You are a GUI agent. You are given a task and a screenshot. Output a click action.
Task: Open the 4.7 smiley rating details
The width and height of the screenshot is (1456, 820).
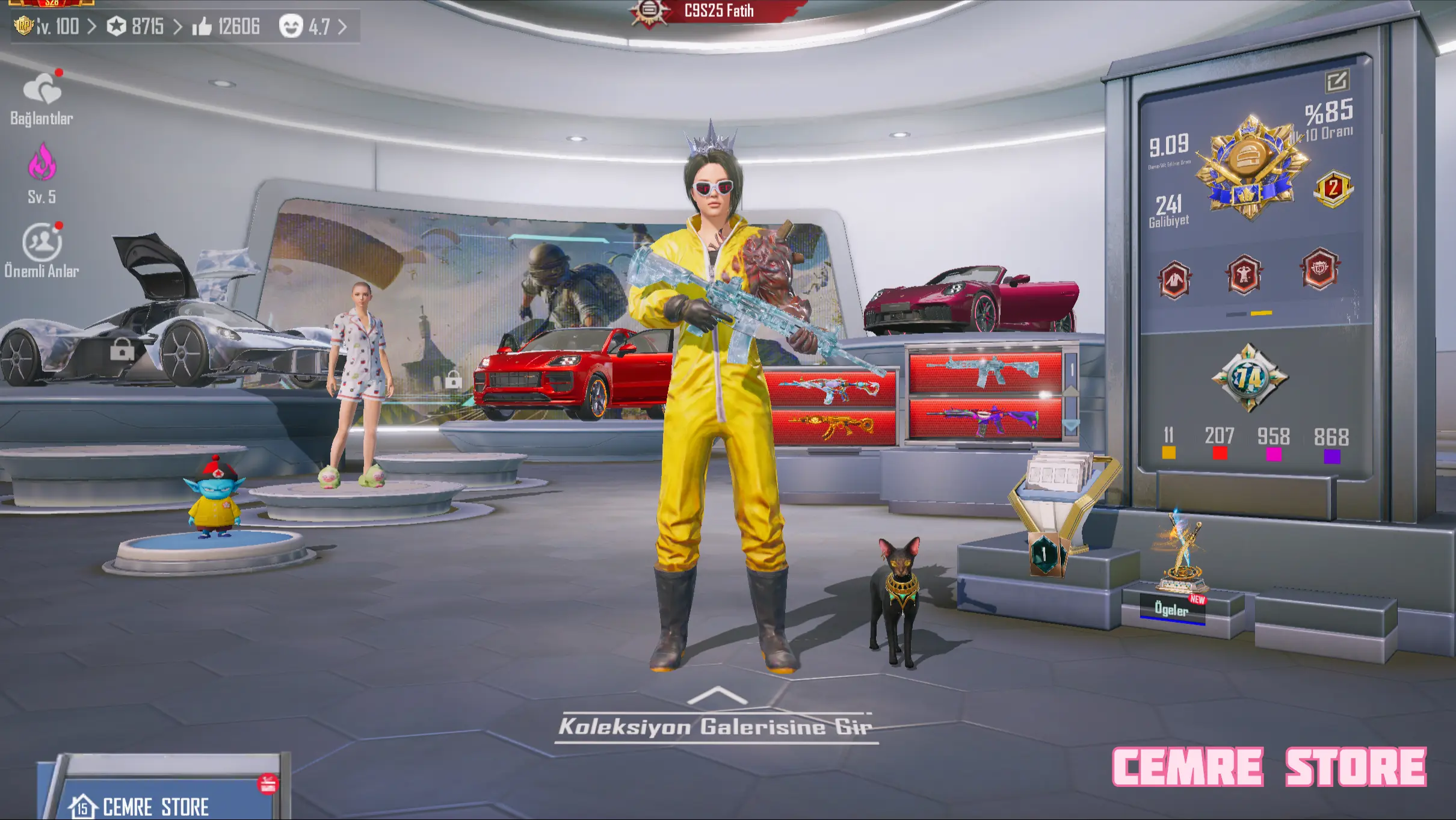[x=313, y=26]
